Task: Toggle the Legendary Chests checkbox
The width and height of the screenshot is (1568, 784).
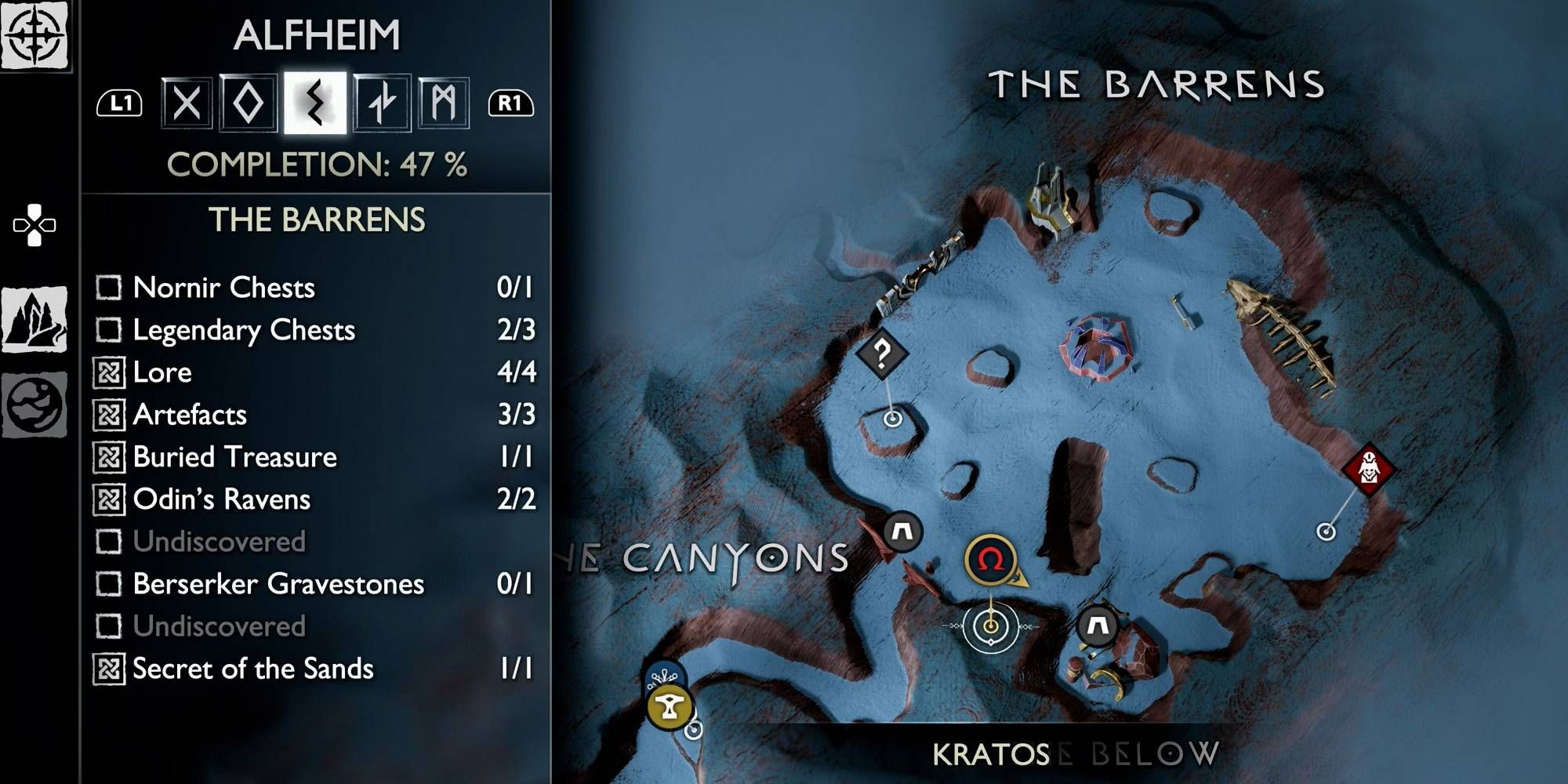Action: (107, 330)
